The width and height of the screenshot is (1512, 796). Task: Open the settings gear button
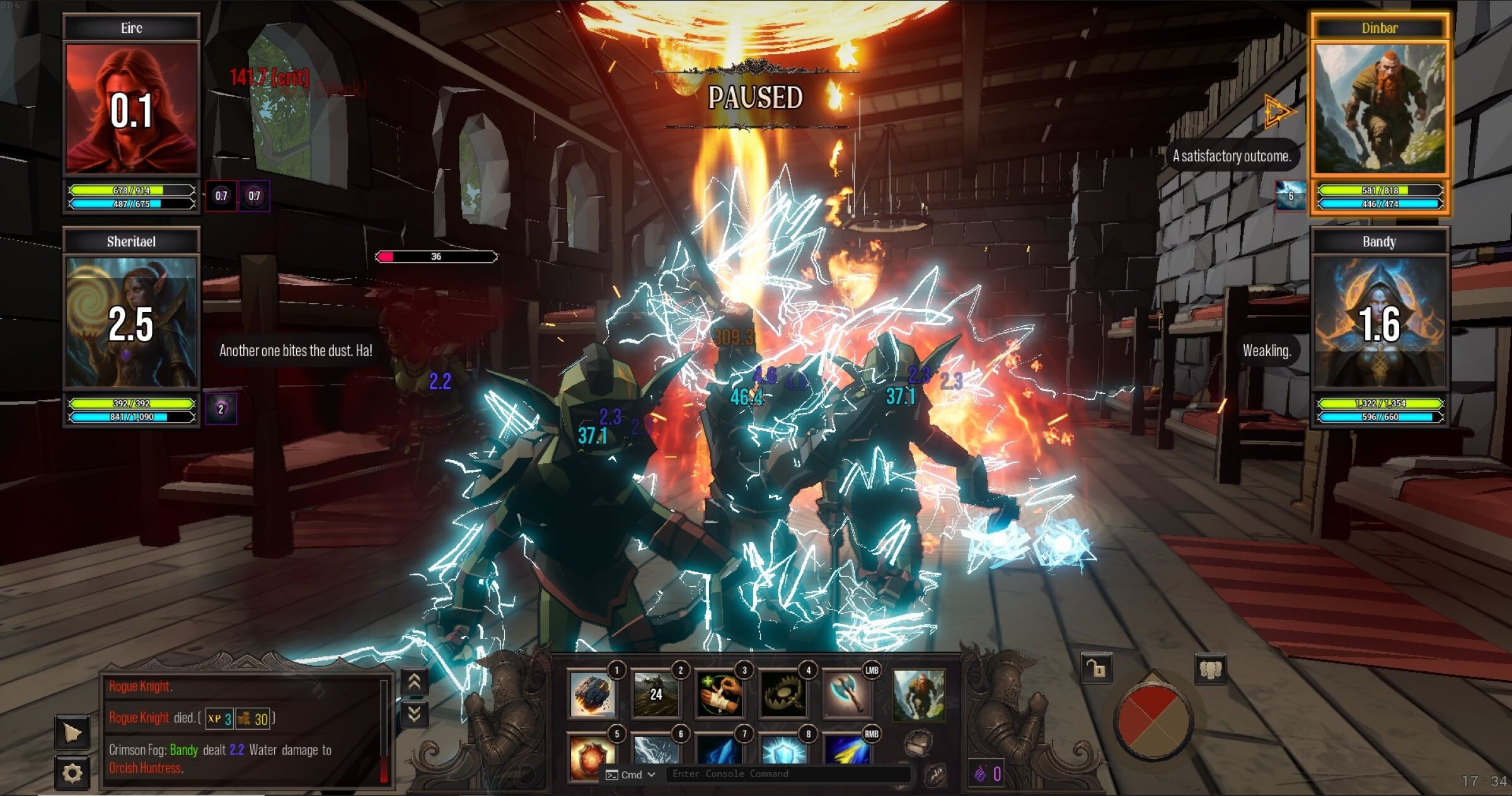(x=72, y=773)
